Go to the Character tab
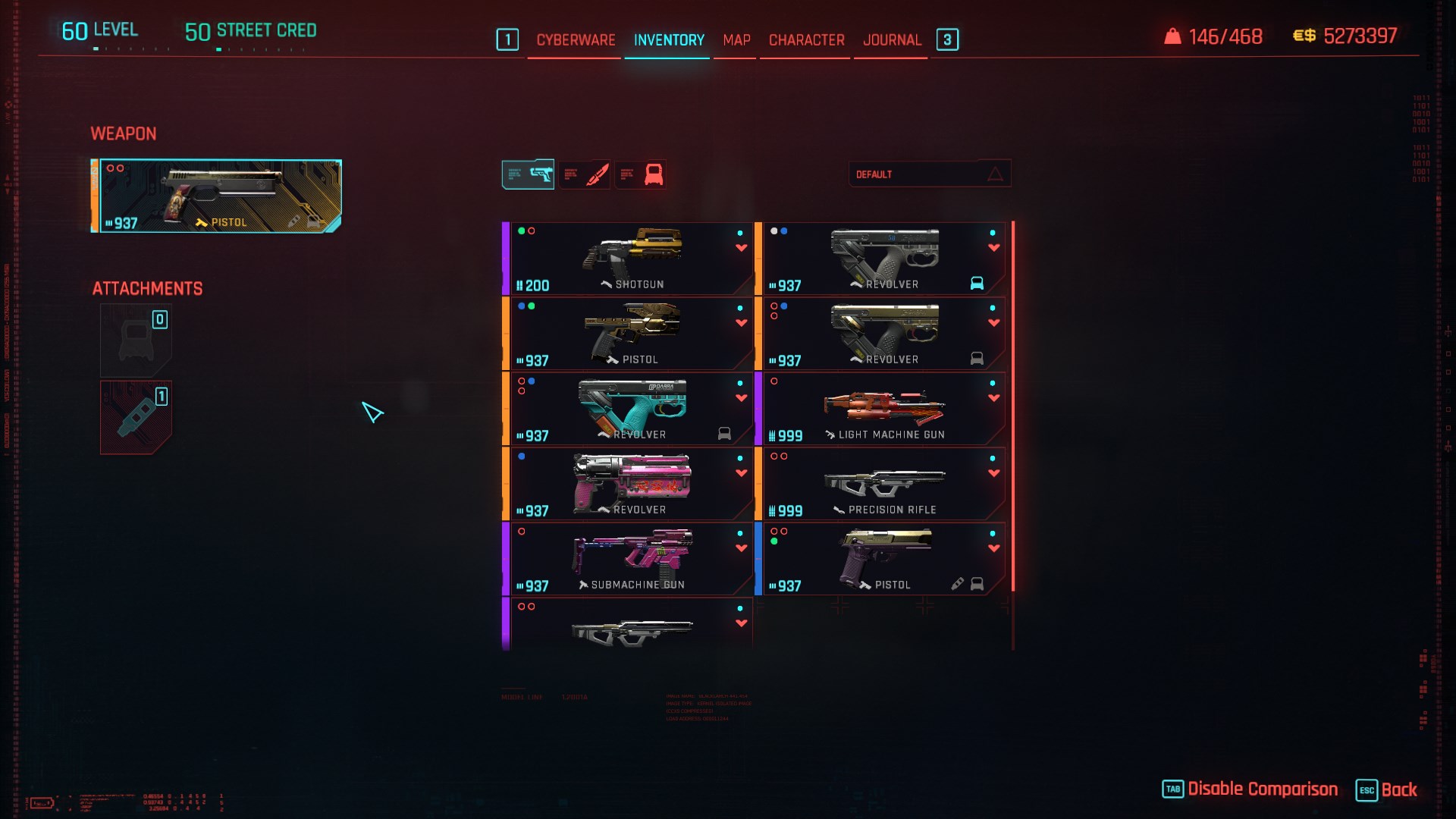Screen dimensions: 1456x819 point(806,40)
